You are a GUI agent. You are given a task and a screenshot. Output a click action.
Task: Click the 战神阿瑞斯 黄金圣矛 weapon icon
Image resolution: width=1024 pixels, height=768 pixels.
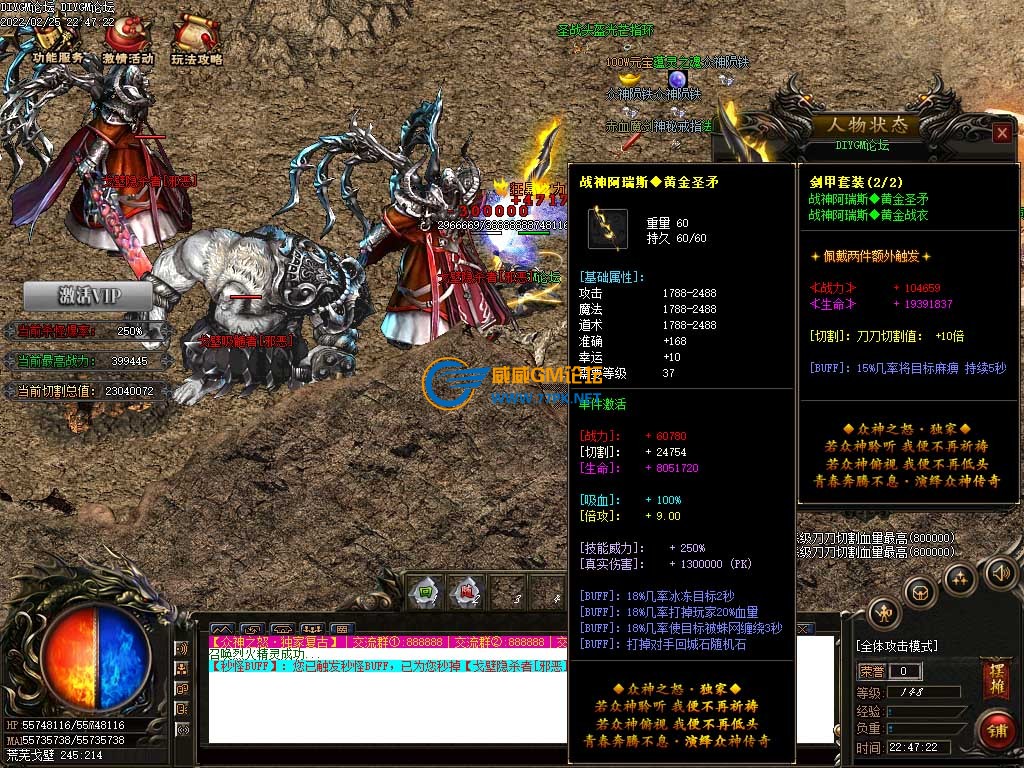[x=607, y=229]
